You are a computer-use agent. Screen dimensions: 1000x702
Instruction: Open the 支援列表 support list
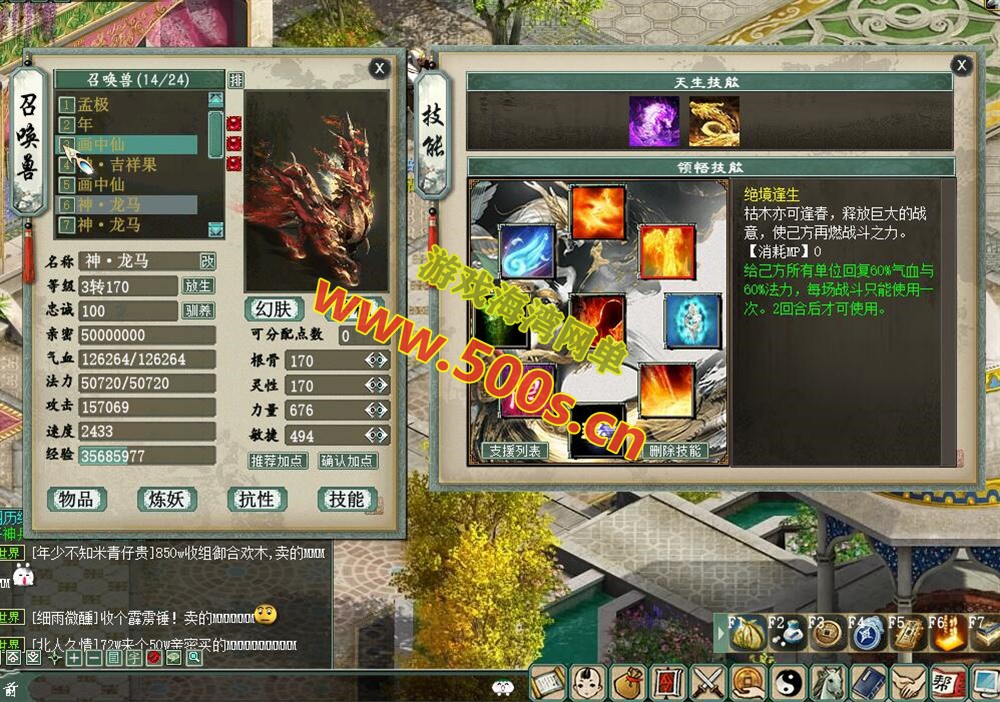pos(514,451)
